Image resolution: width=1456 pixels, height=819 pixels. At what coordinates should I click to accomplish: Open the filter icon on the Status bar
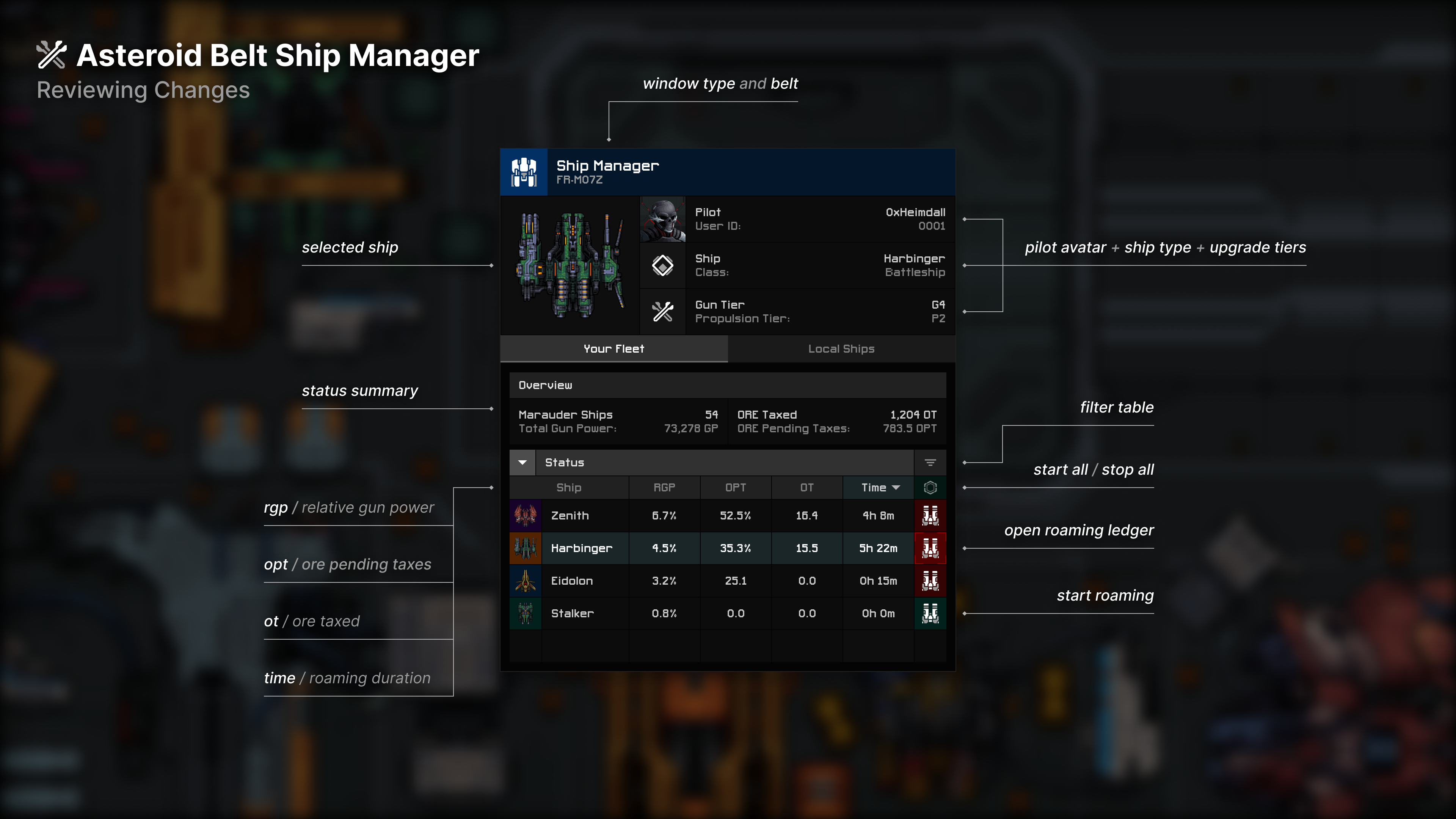tap(930, 462)
